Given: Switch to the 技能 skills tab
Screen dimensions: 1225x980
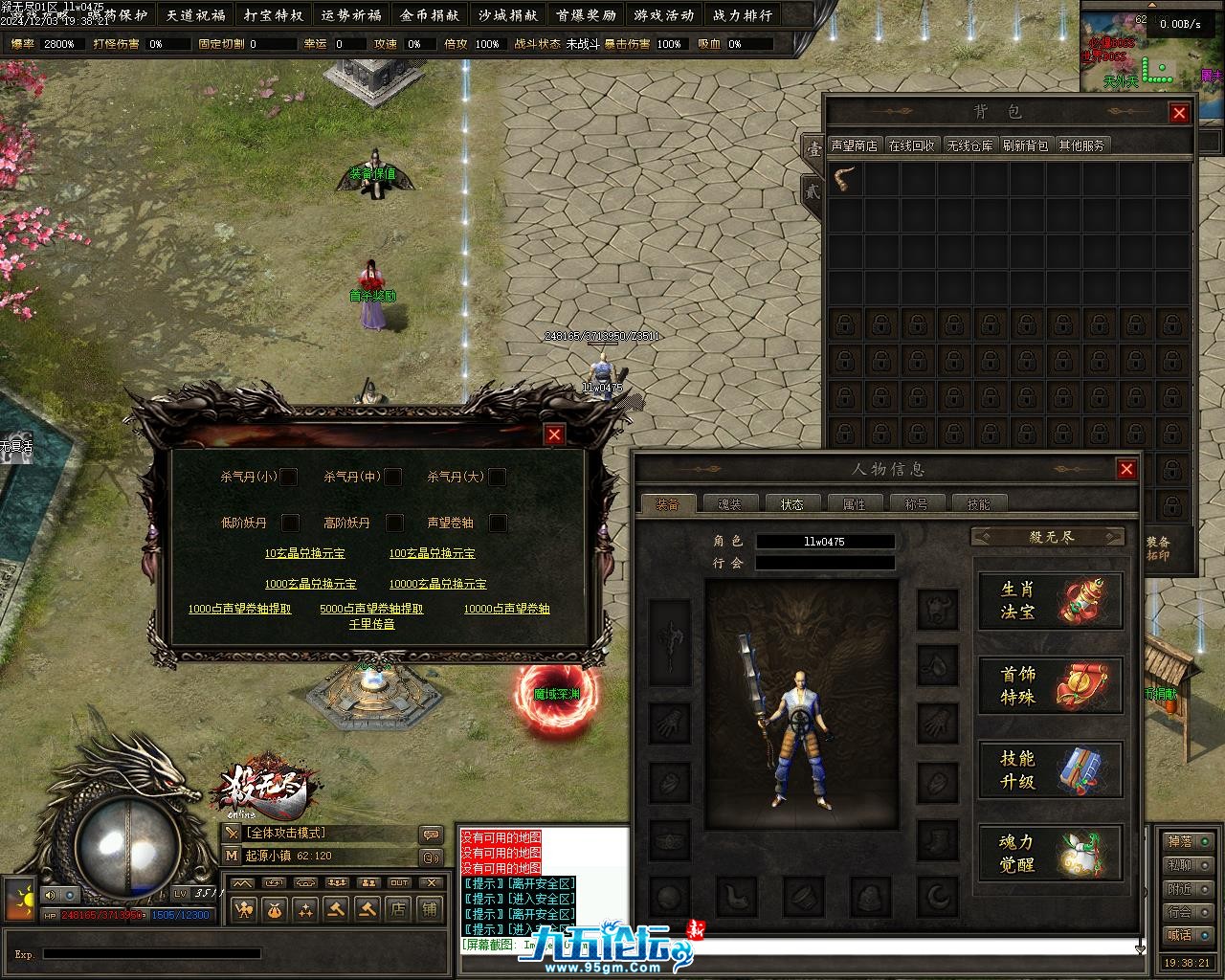Looking at the screenshot, I should [978, 504].
